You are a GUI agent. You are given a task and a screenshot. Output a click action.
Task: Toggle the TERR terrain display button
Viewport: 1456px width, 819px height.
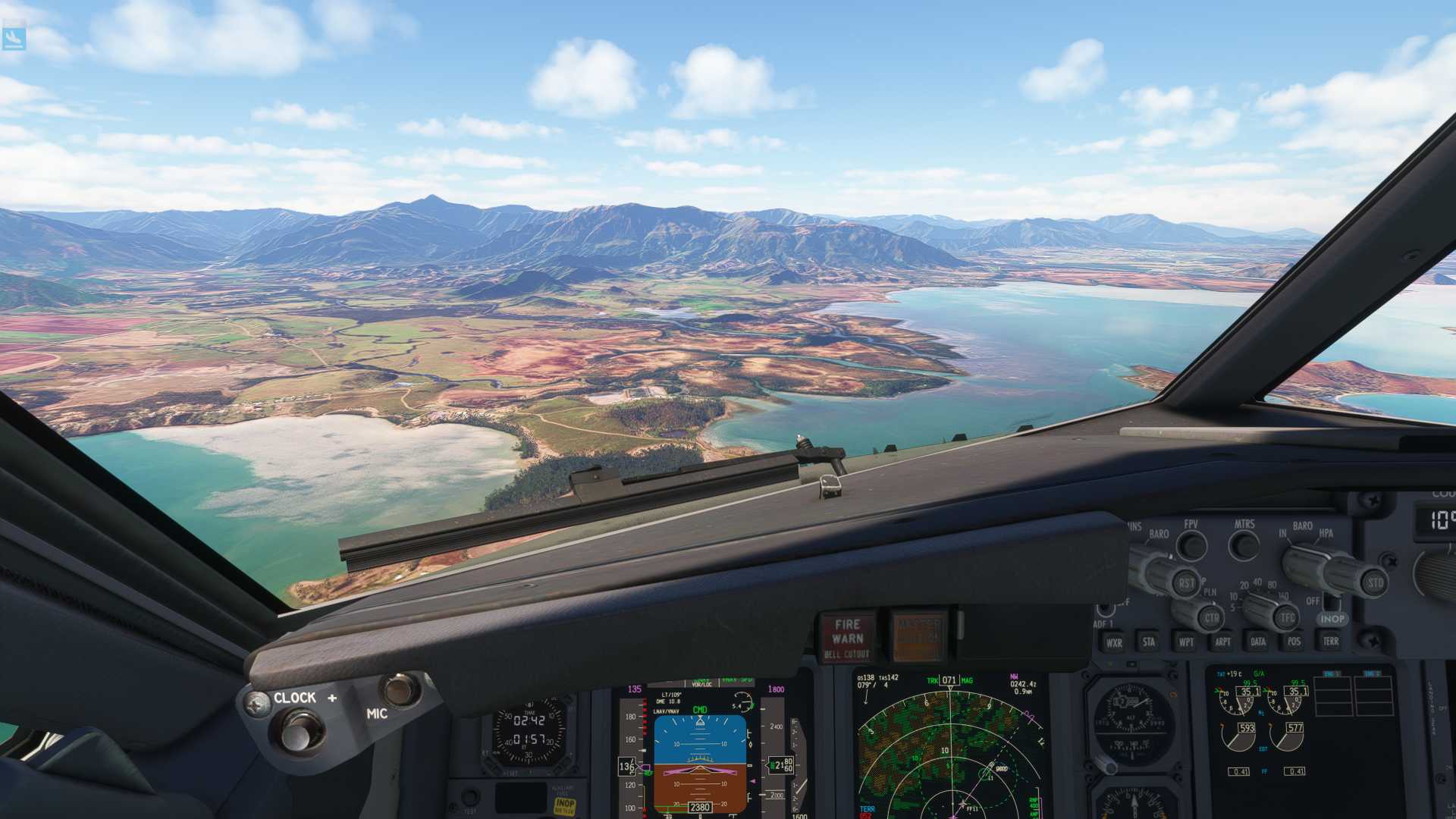pyautogui.click(x=1330, y=642)
